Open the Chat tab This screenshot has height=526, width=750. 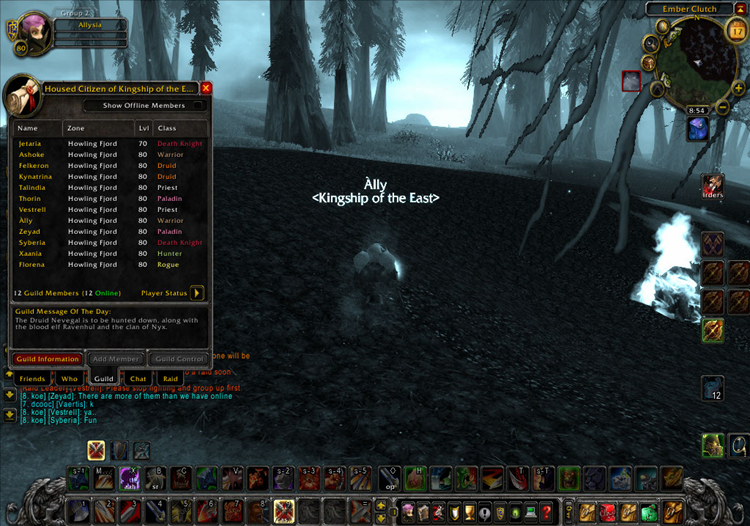point(138,379)
